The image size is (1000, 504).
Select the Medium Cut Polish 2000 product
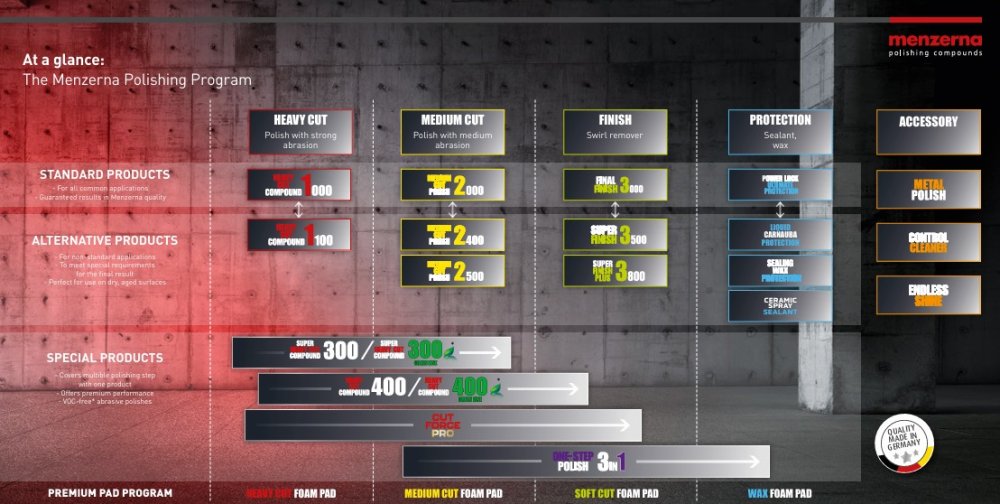coord(452,185)
